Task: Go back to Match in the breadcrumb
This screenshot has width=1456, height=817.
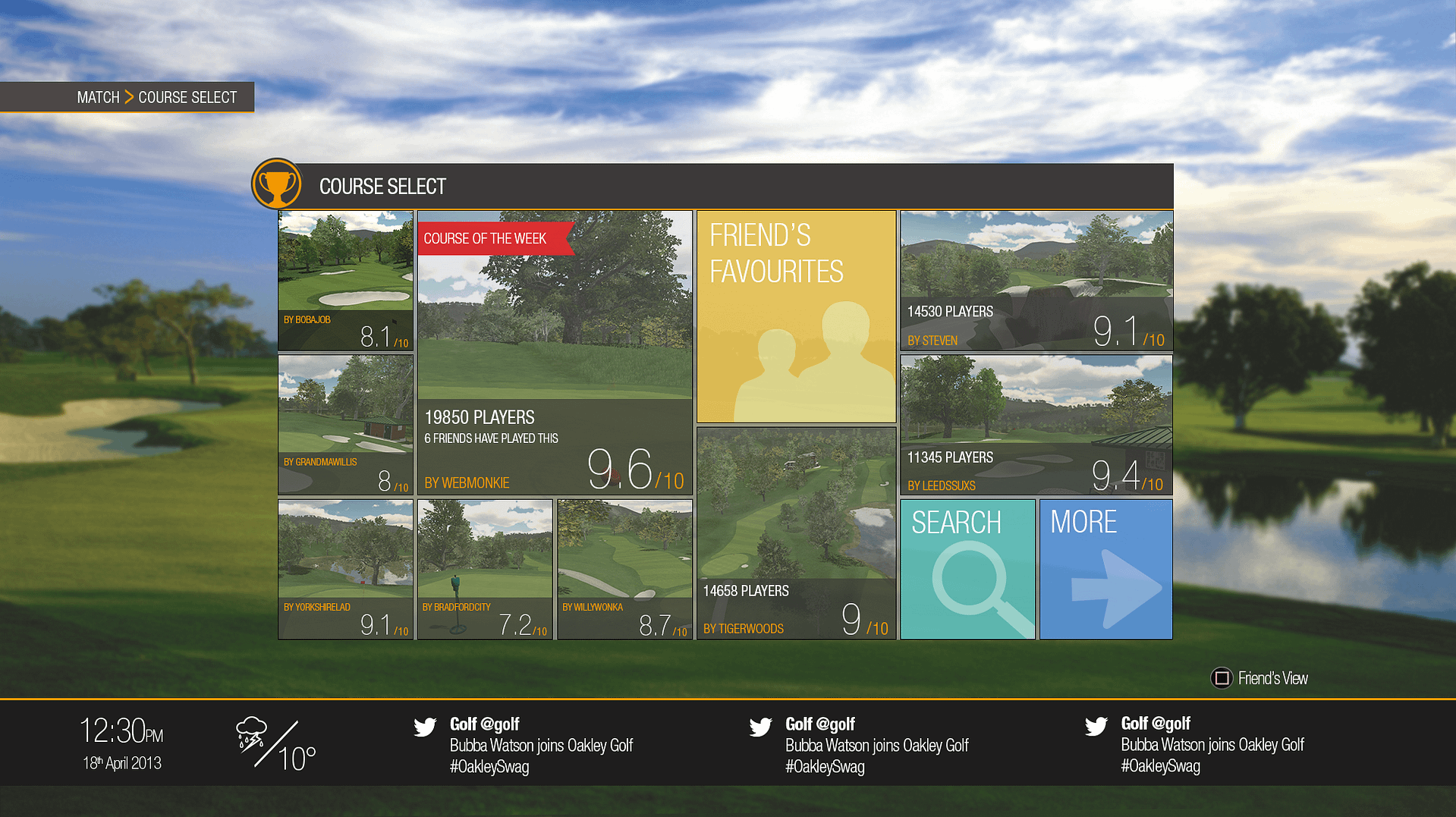Action: coord(98,98)
